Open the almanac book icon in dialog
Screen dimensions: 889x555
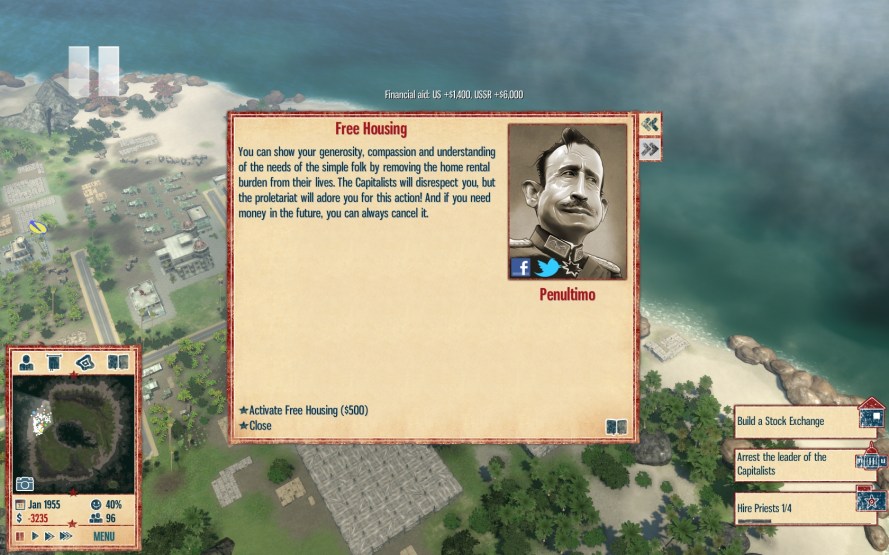[617, 427]
